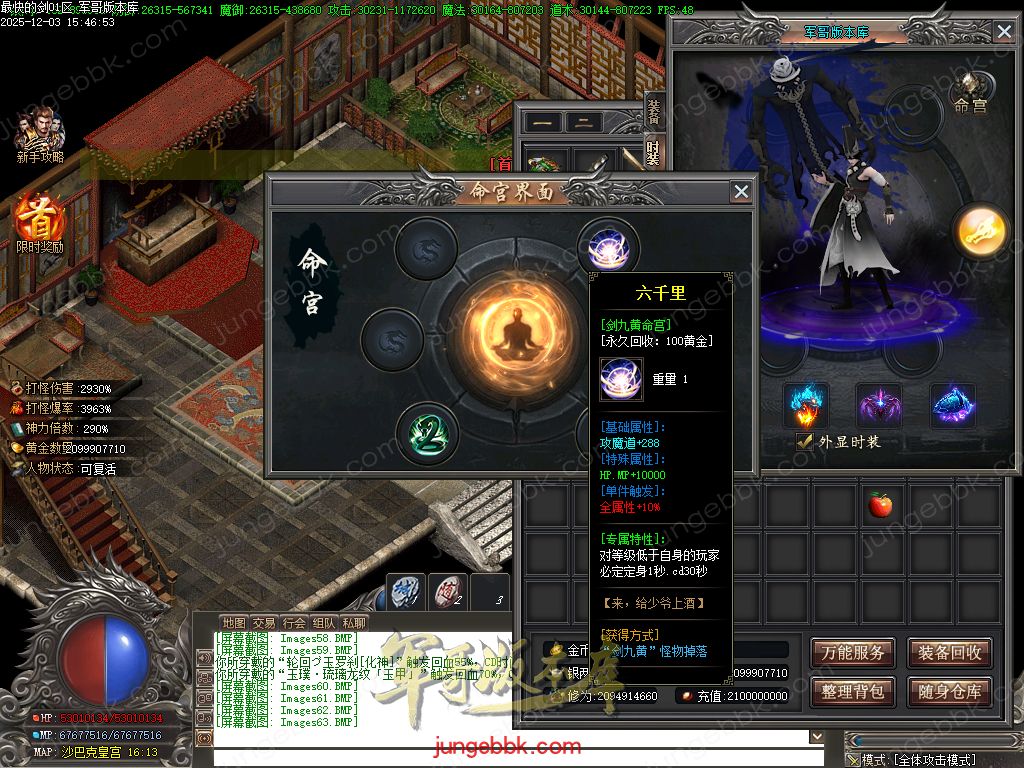Viewport: 1024px width, 768px height.
Task: Close the 军哥版本库 character panel
Action: click(1004, 31)
